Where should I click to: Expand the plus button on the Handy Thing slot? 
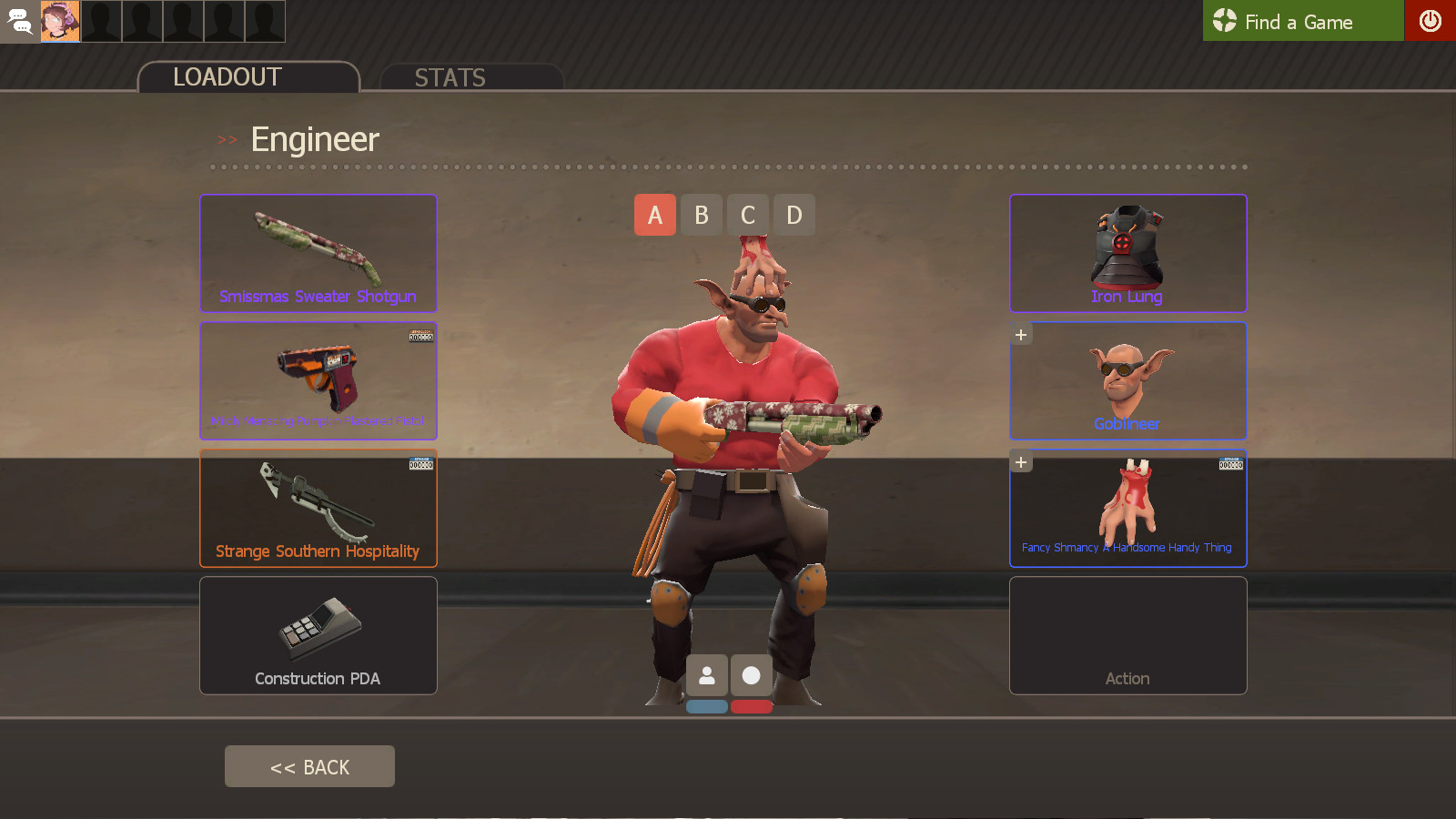click(1020, 461)
